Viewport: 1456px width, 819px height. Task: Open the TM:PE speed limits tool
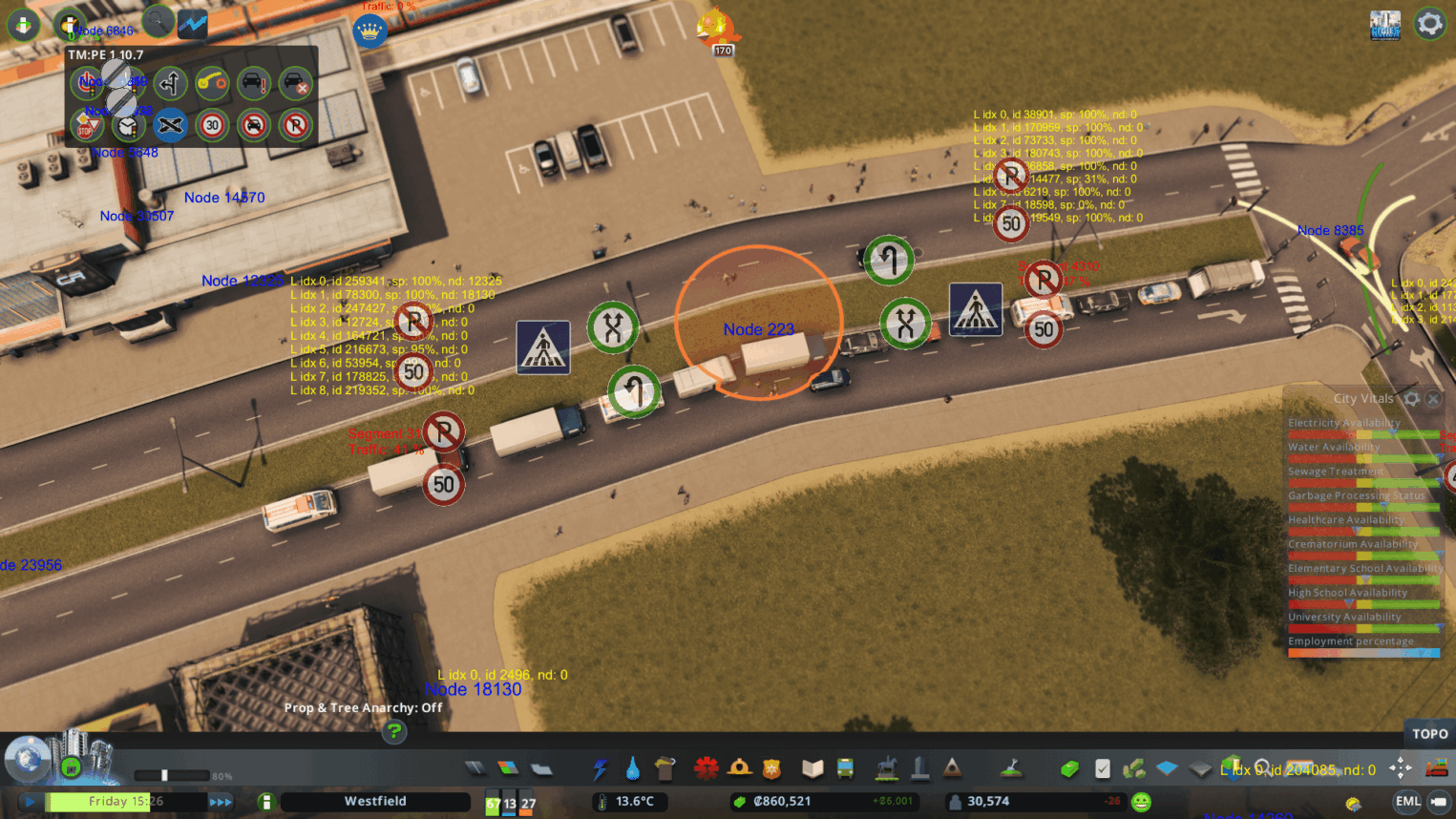click(212, 125)
